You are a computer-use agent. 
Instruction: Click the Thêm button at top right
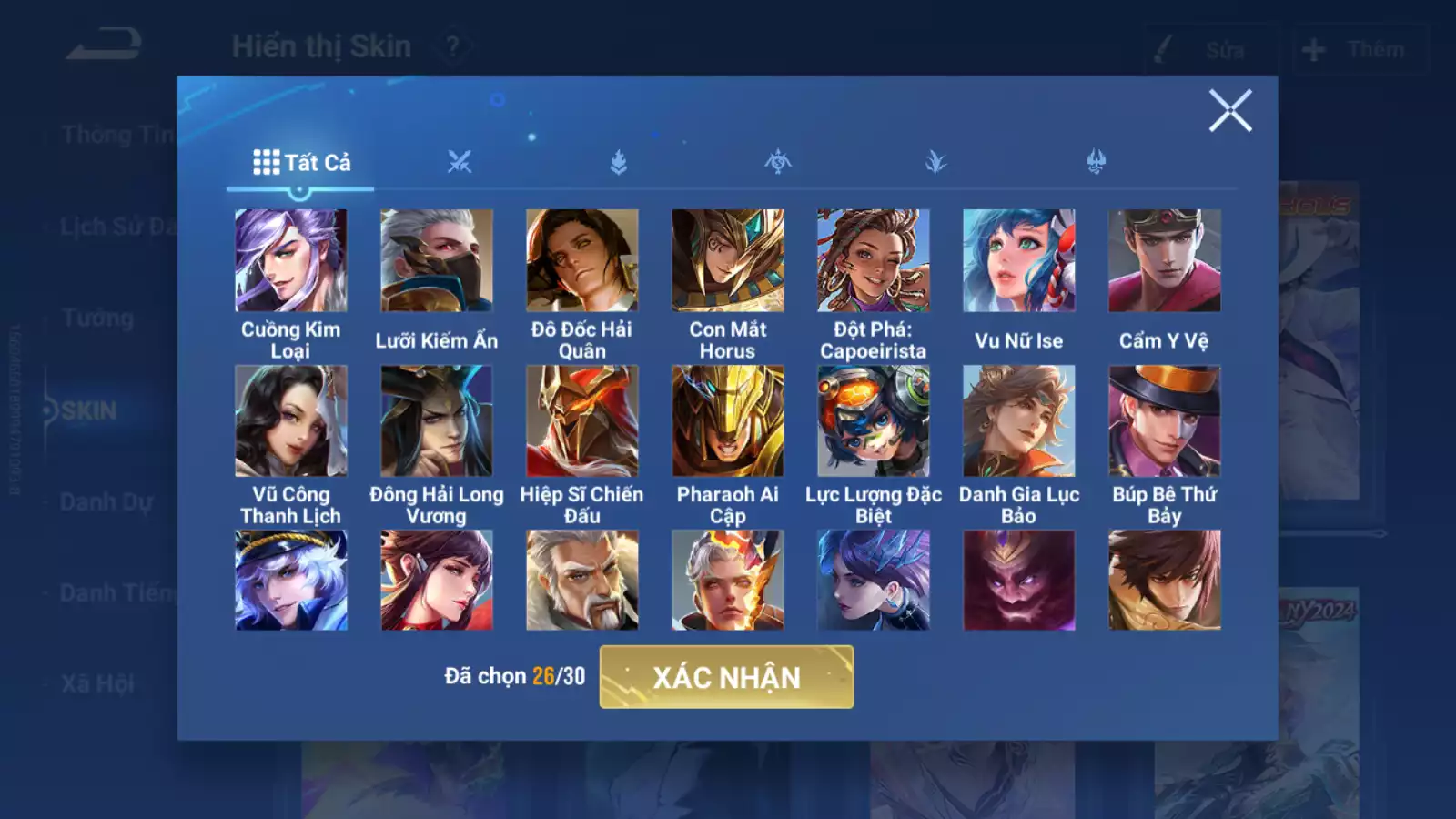coord(1358,49)
